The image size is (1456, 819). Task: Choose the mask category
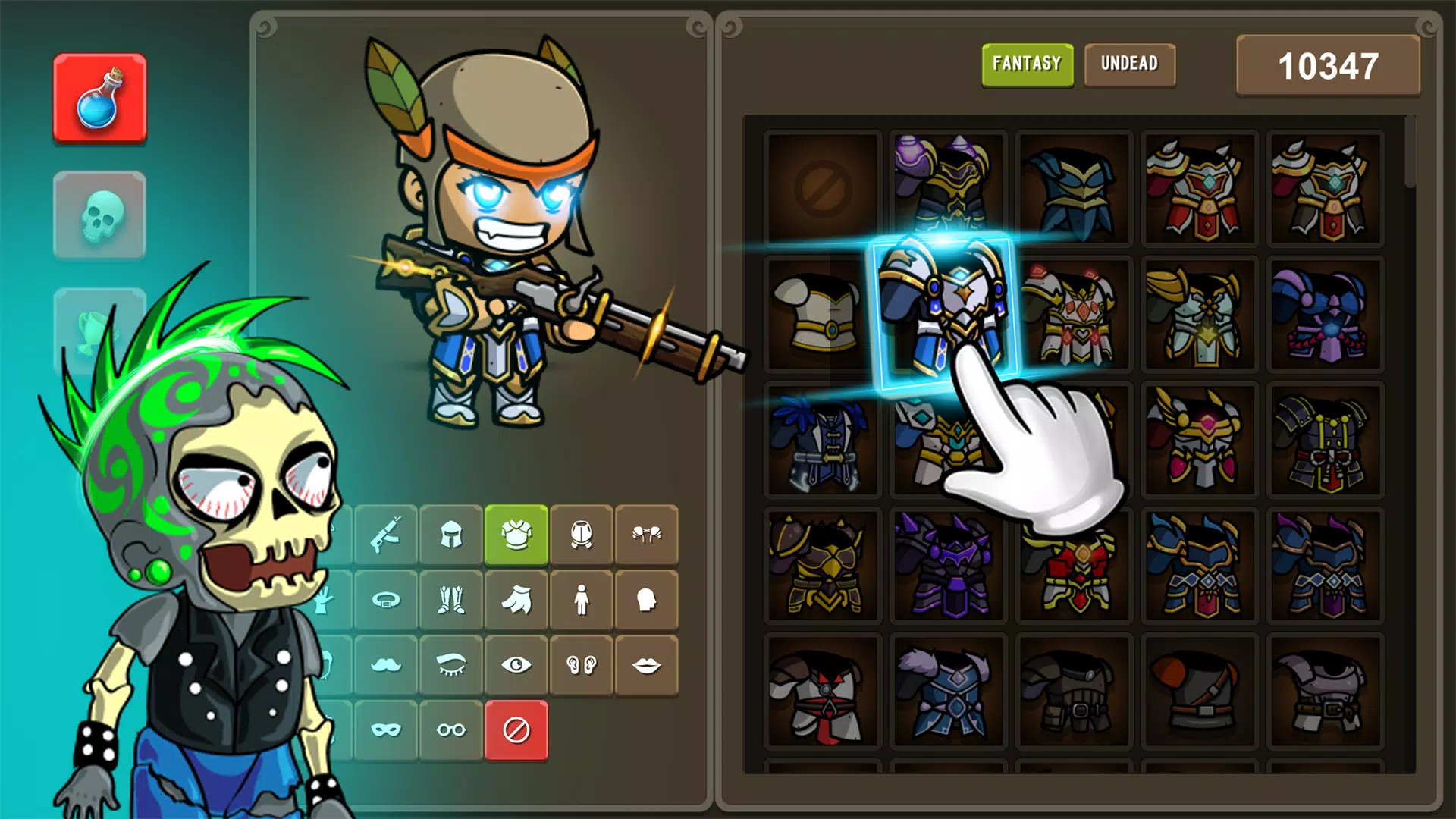386,730
